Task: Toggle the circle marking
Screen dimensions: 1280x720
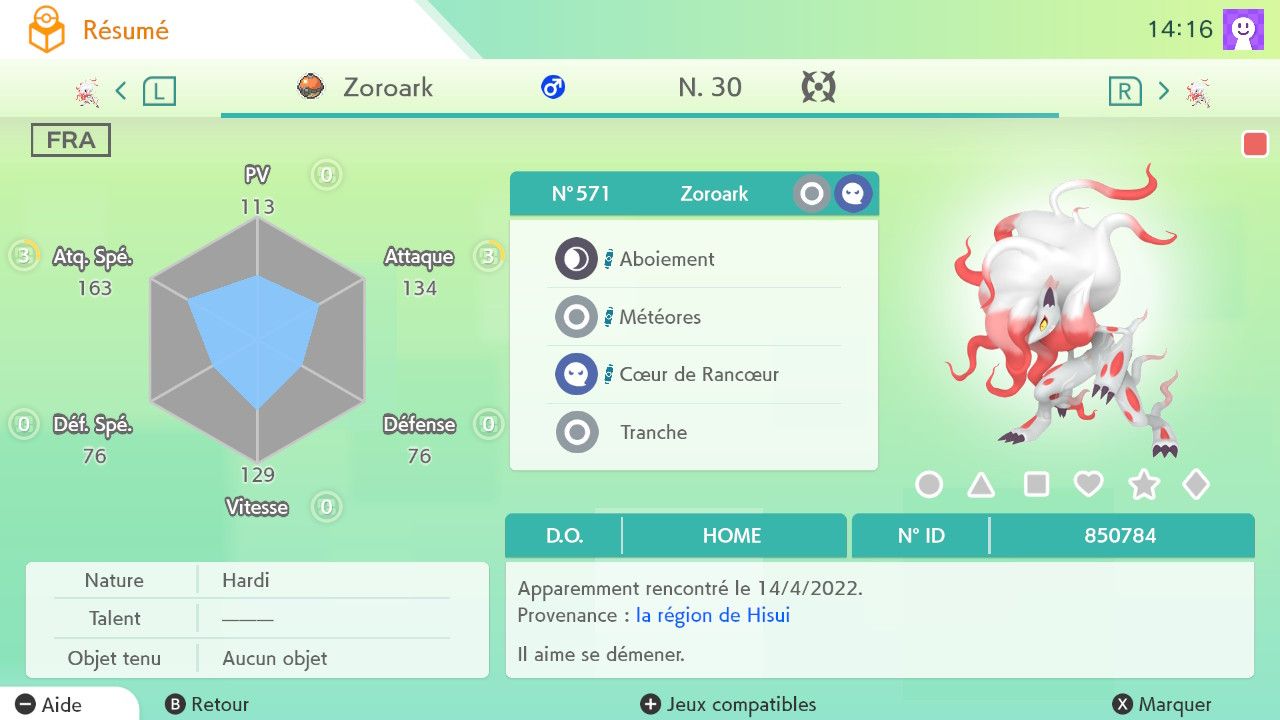Action: pos(929,485)
